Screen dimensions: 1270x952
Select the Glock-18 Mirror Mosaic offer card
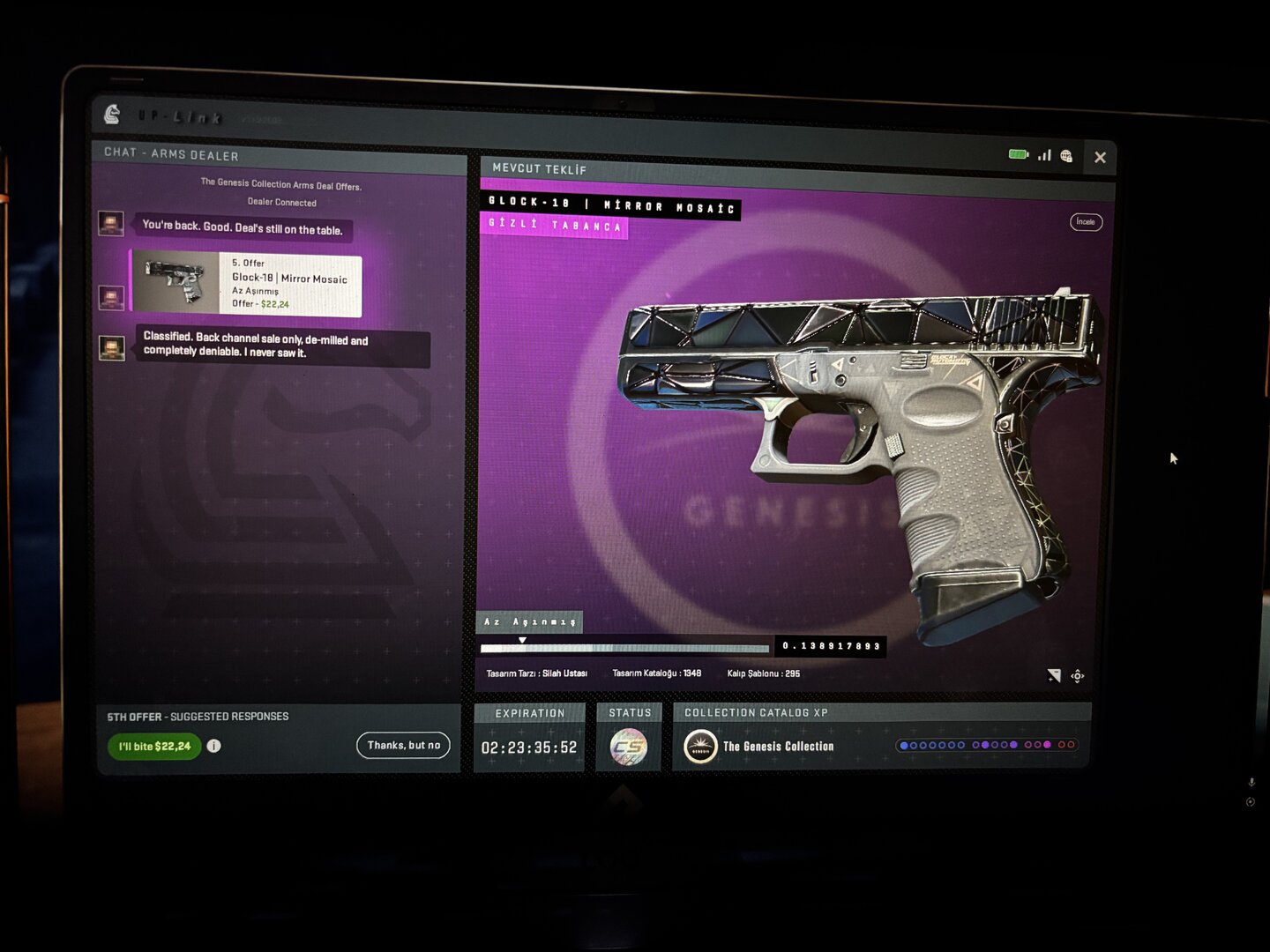247,284
